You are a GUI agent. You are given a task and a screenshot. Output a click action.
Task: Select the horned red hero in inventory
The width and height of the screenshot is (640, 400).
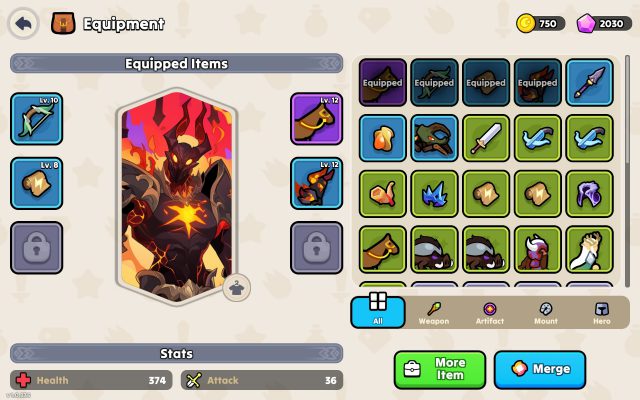pos(538,250)
